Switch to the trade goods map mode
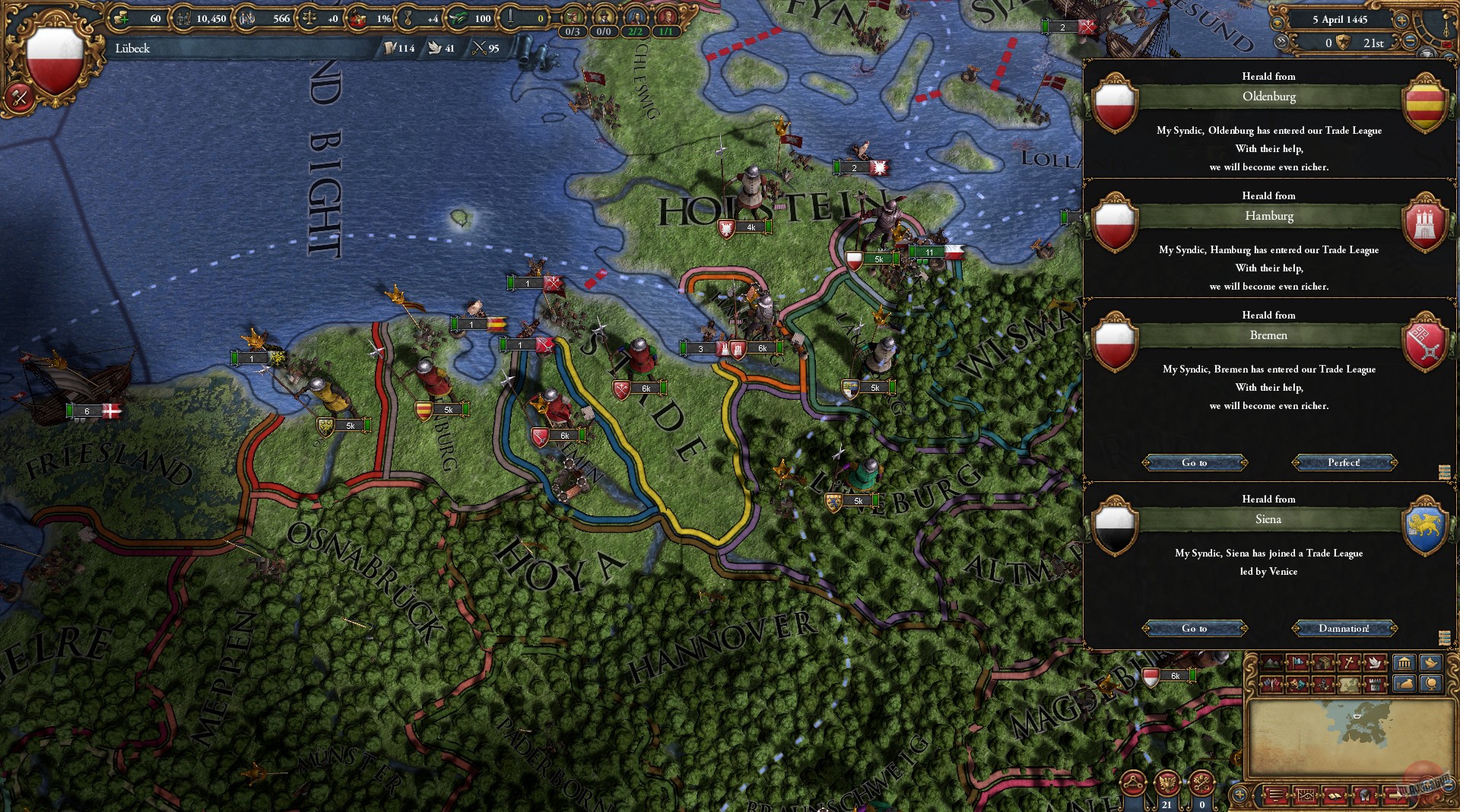Screen dimensions: 1460x812 [1323, 661]
